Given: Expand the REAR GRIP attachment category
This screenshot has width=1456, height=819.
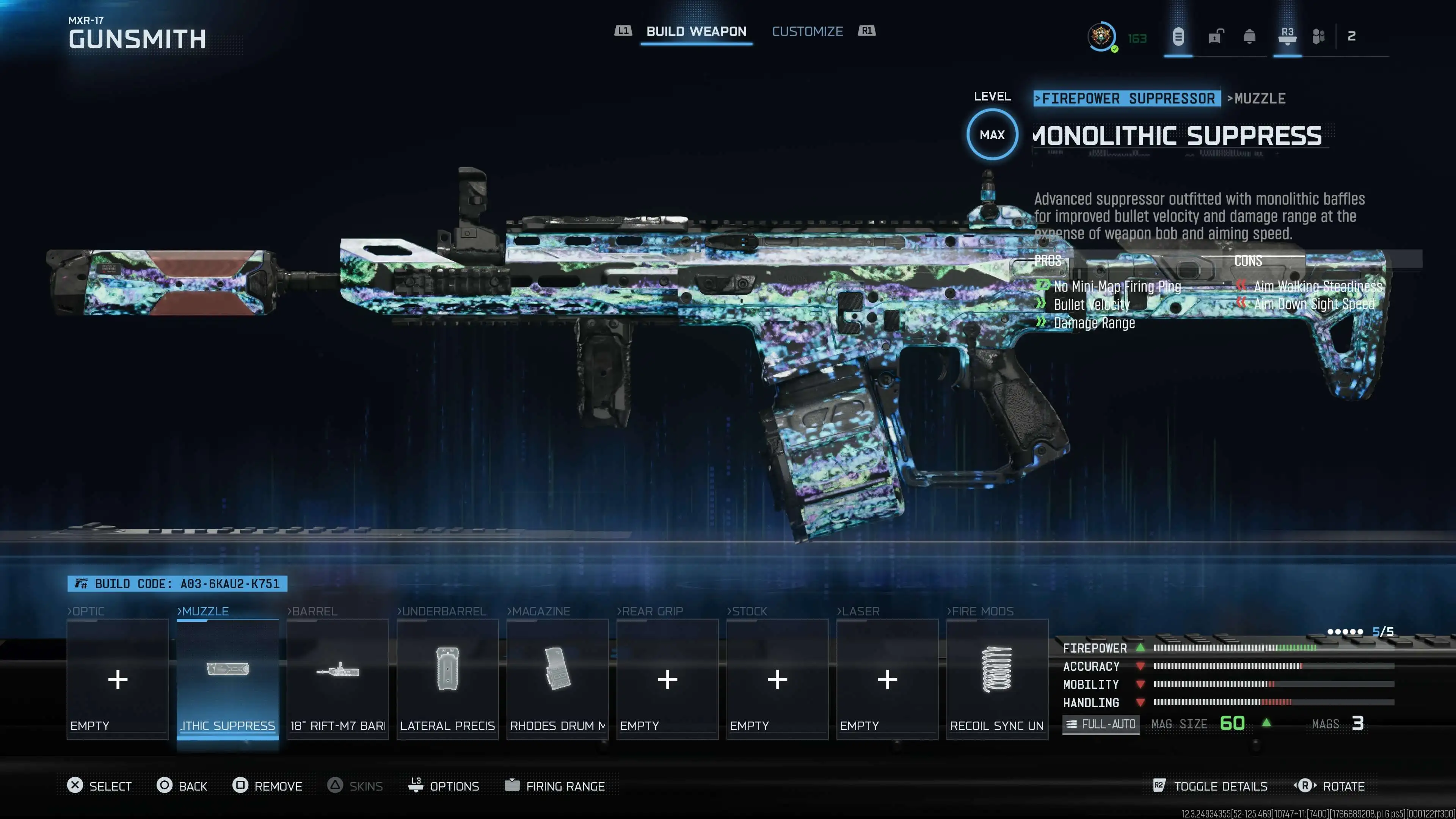Looking at the screenshot, I should pos(651,611).
